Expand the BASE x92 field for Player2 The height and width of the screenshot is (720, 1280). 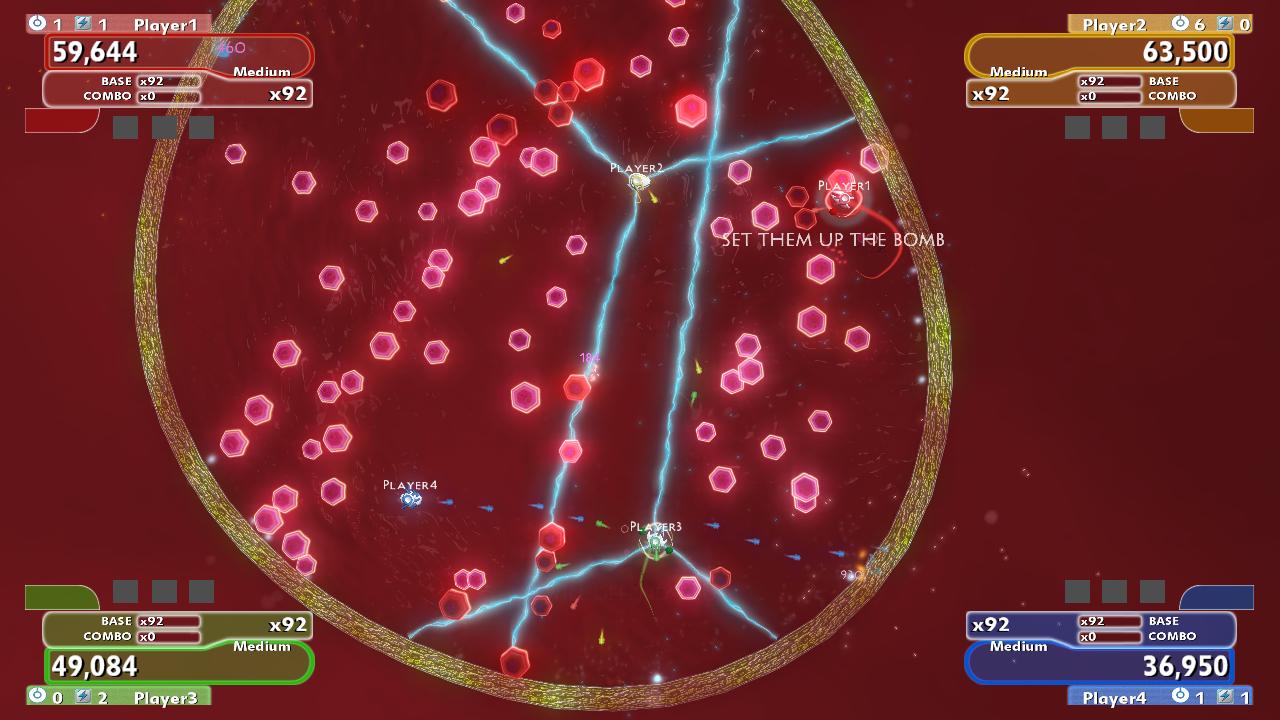tap(1110, 80)
